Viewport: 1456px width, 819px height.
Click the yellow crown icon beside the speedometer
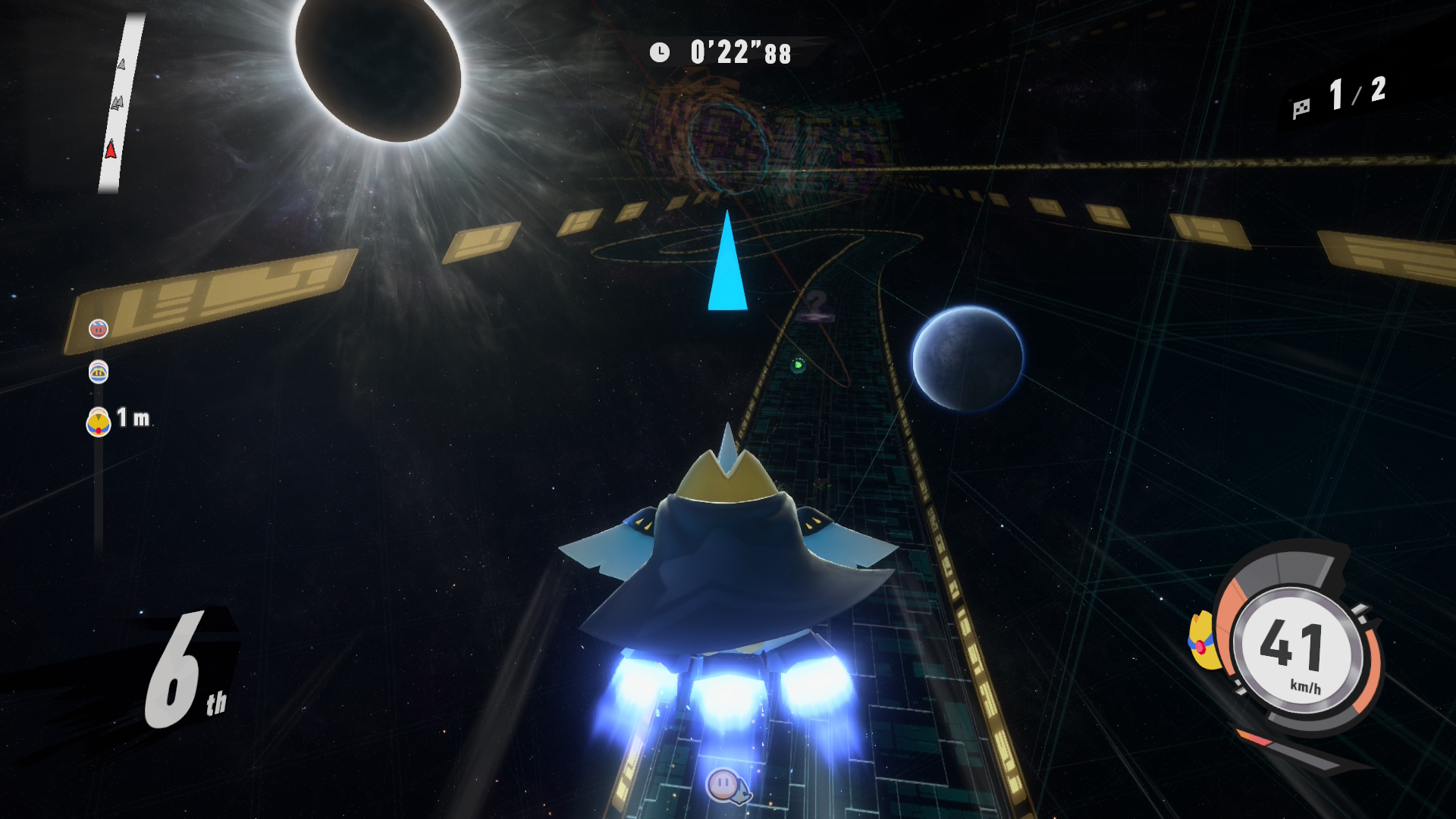point(1203,642)
